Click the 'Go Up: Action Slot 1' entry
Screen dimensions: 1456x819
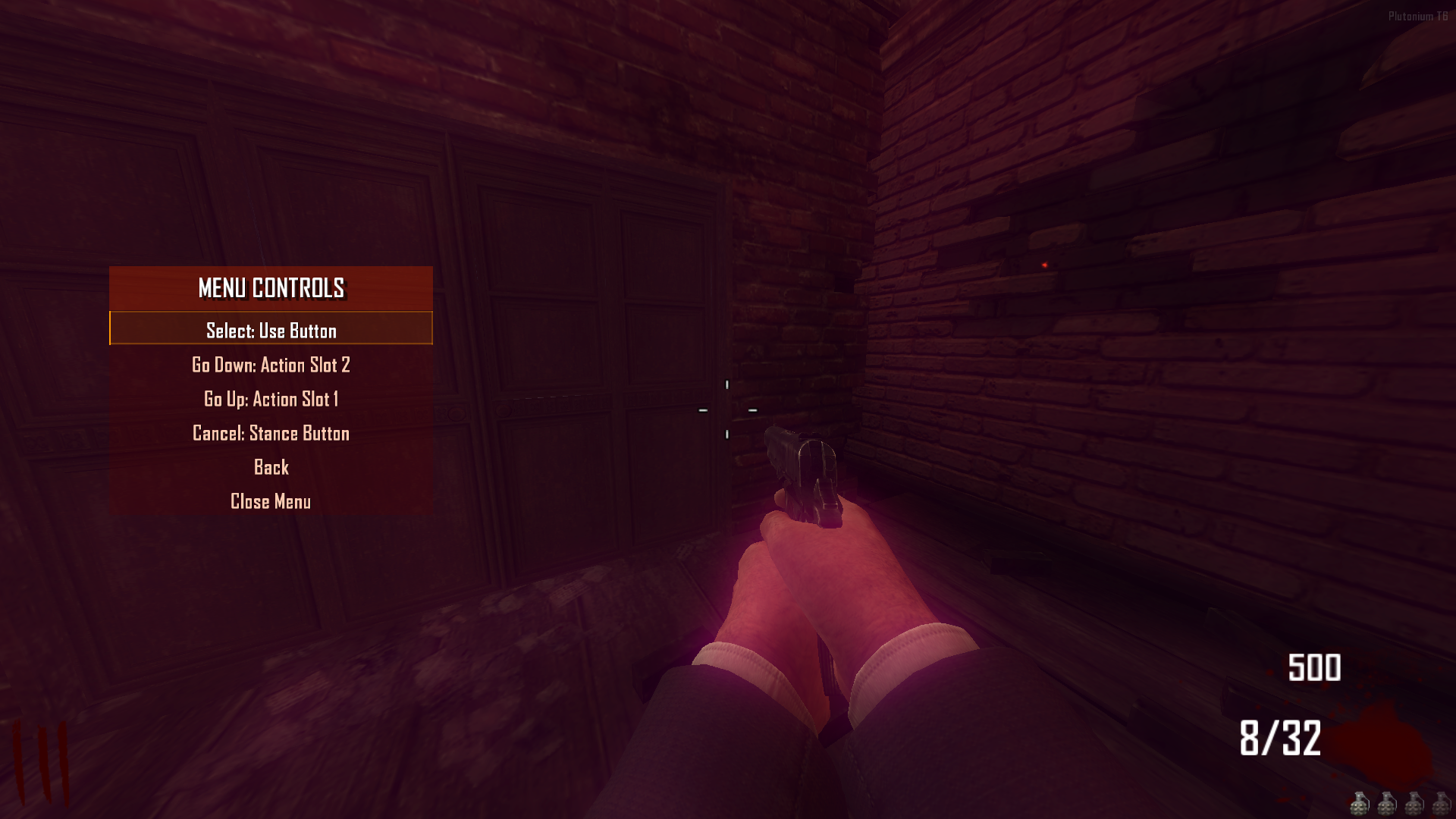click(x=271, y=399)
